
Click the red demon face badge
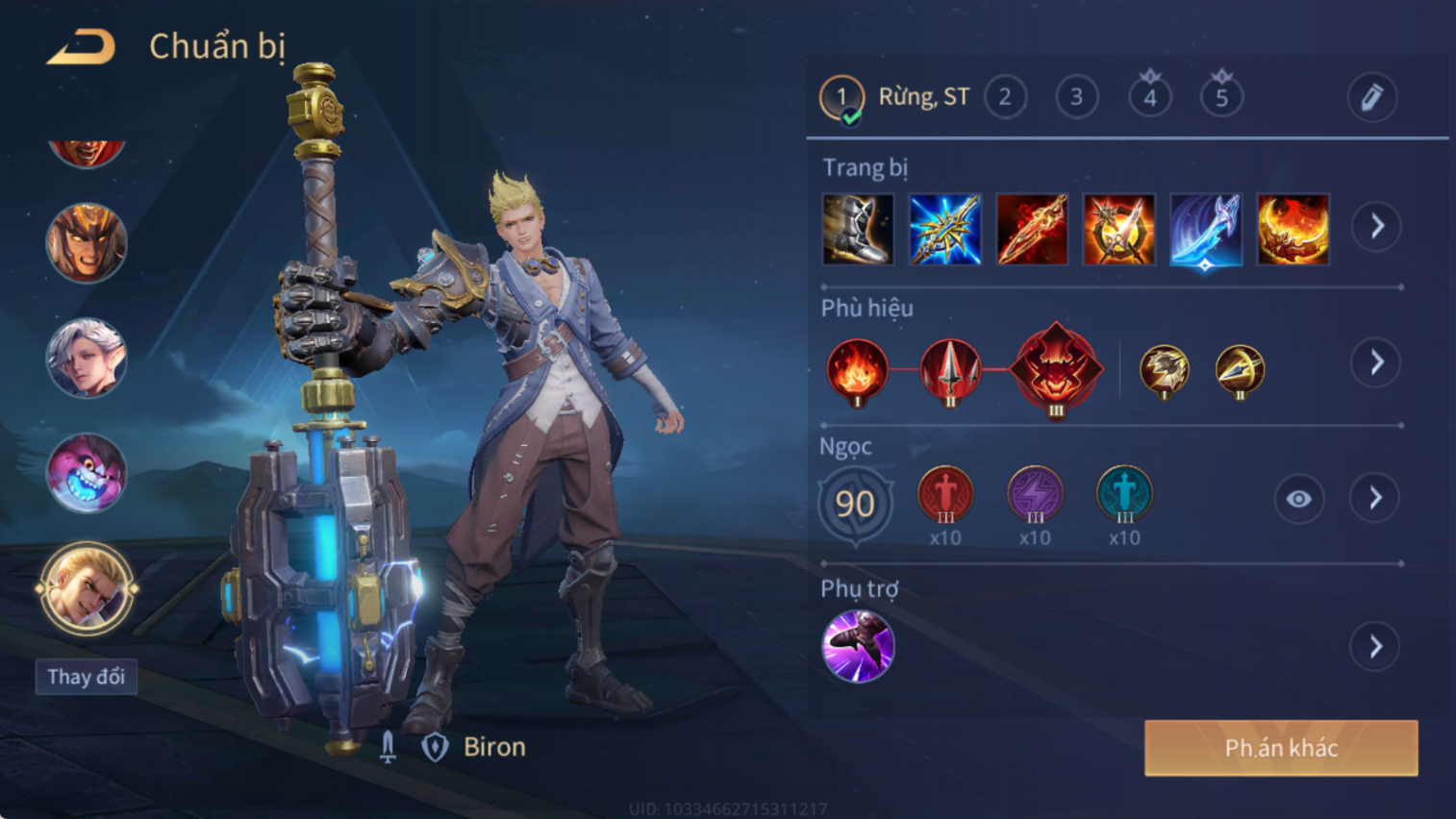coord(1056,369)
